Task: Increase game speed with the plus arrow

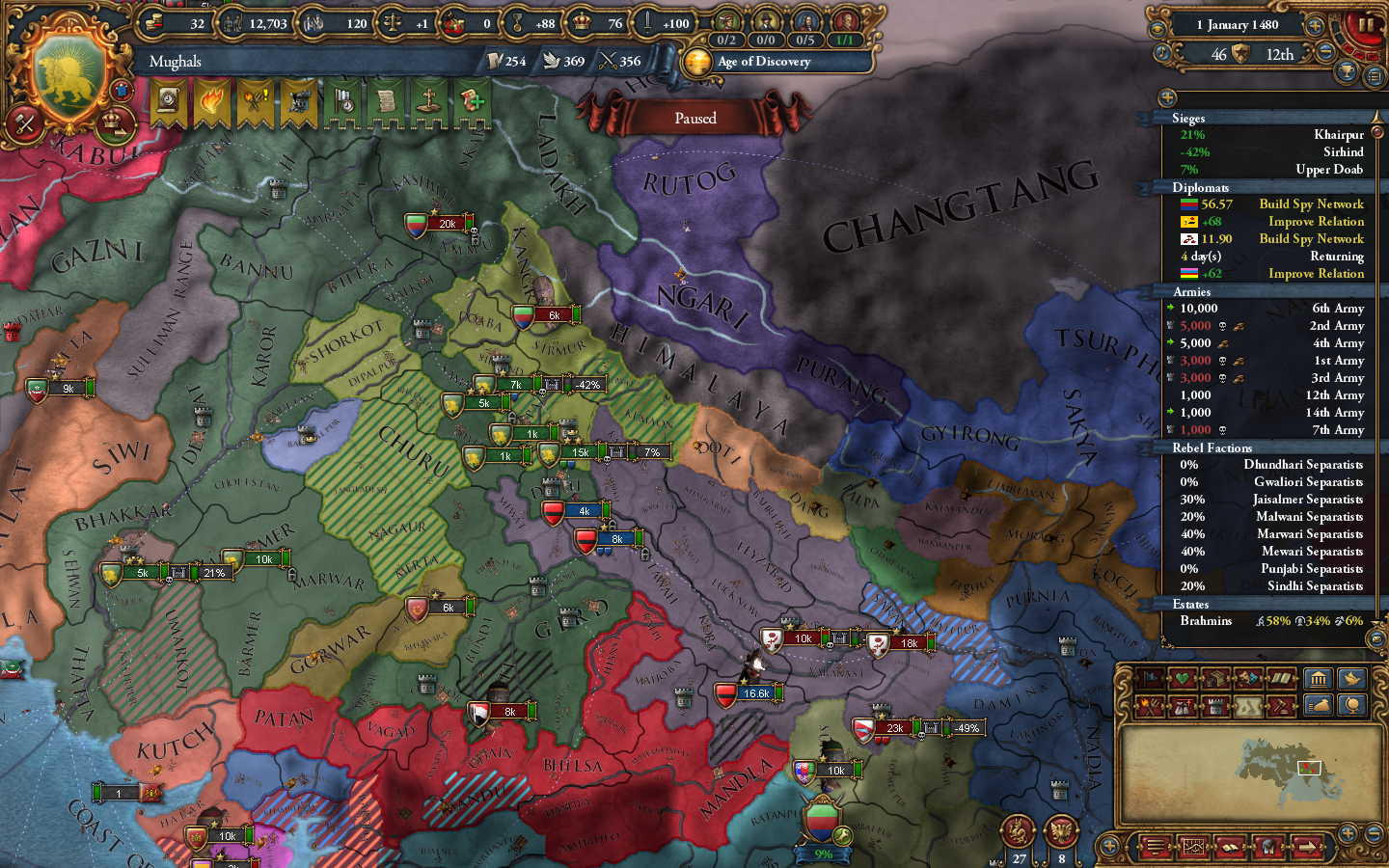Action: (1315, 26)
